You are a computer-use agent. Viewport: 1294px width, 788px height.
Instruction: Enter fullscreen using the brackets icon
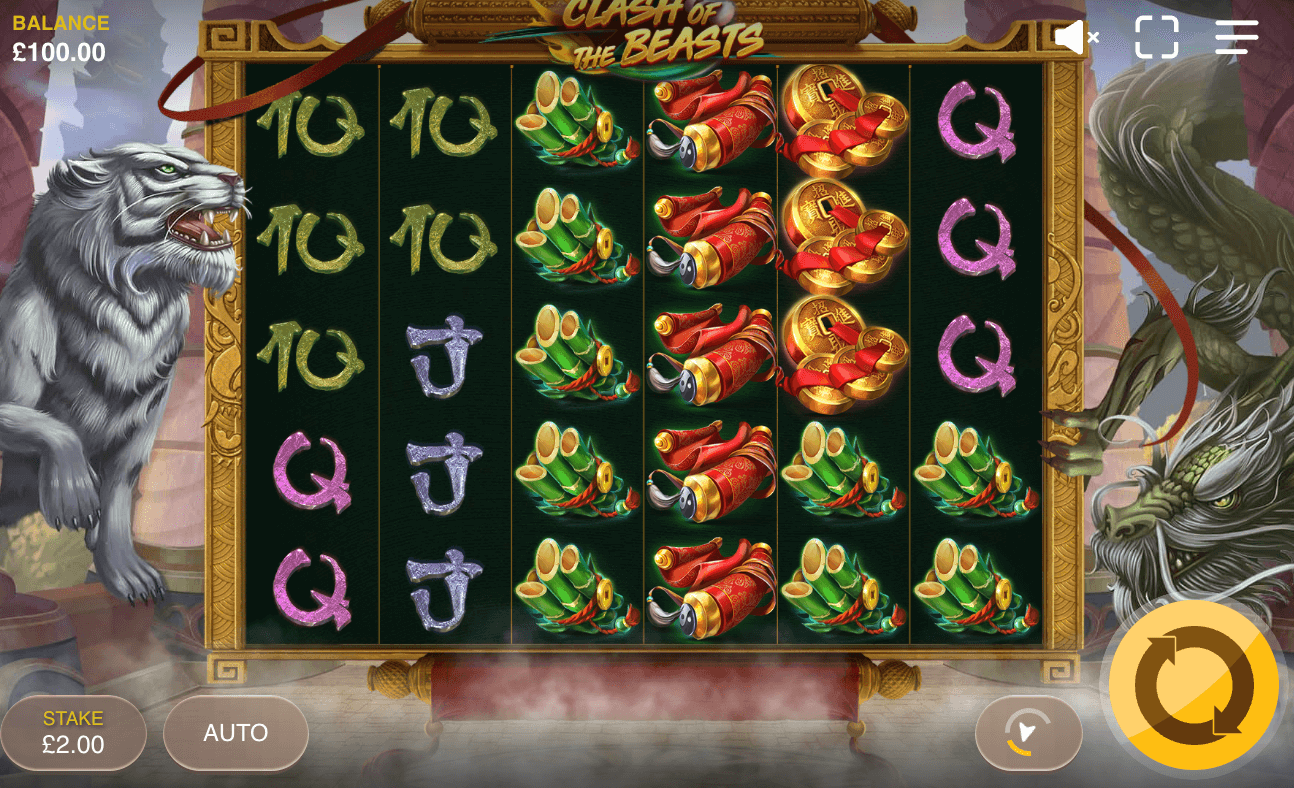point(1157,36)
